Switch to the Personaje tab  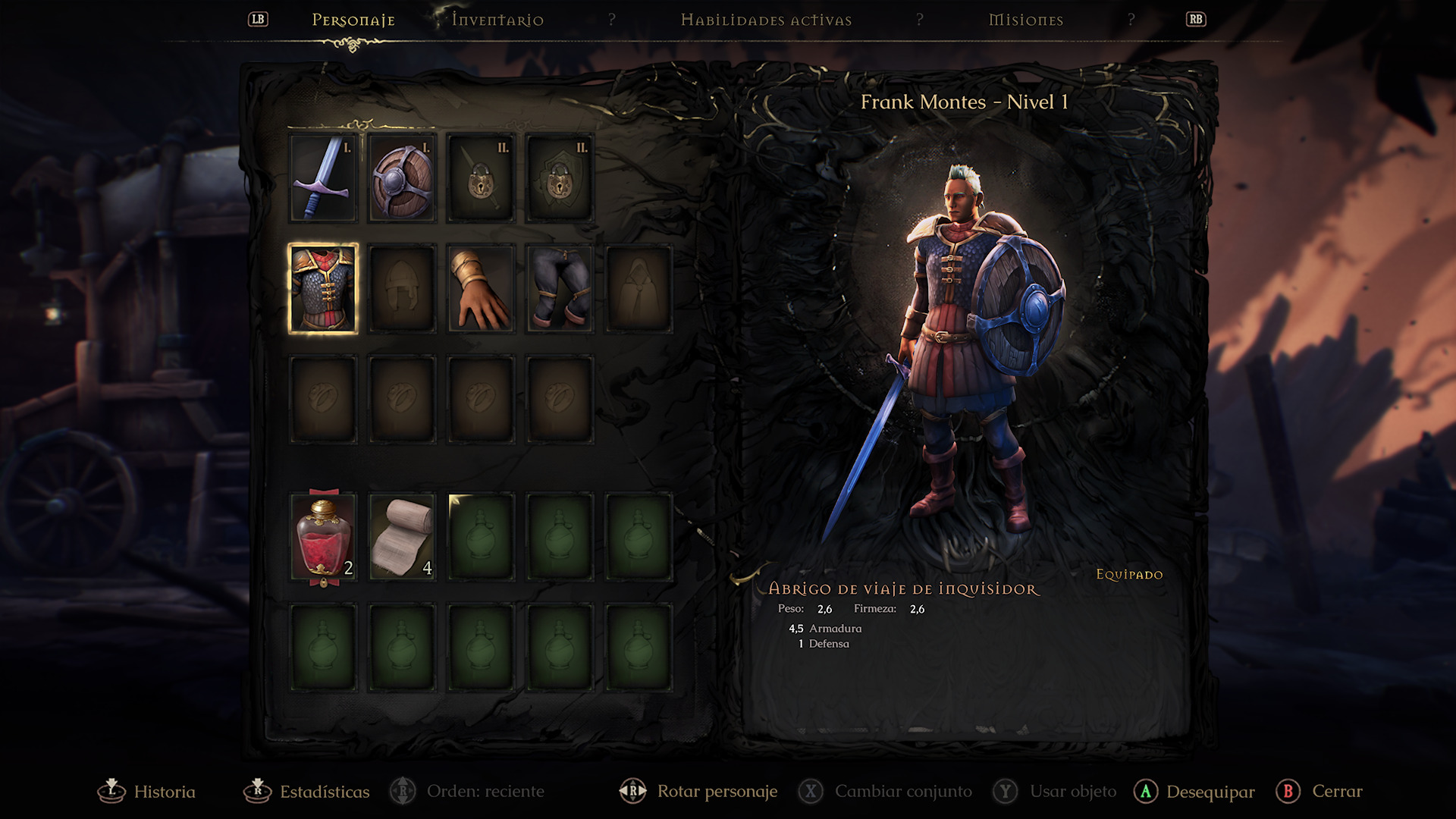tap(353, 20)
